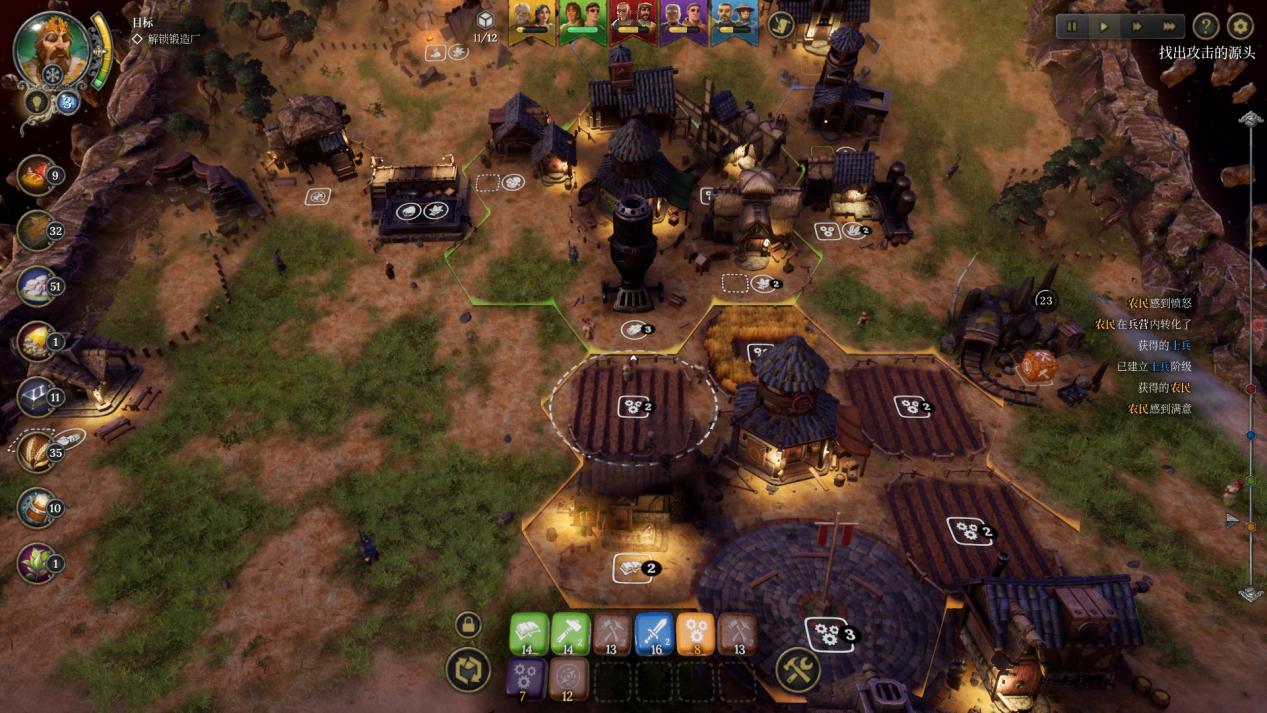Viewport: 1267px width, 713px height.
Task: Open the red class banner
Action: (633, 22)
